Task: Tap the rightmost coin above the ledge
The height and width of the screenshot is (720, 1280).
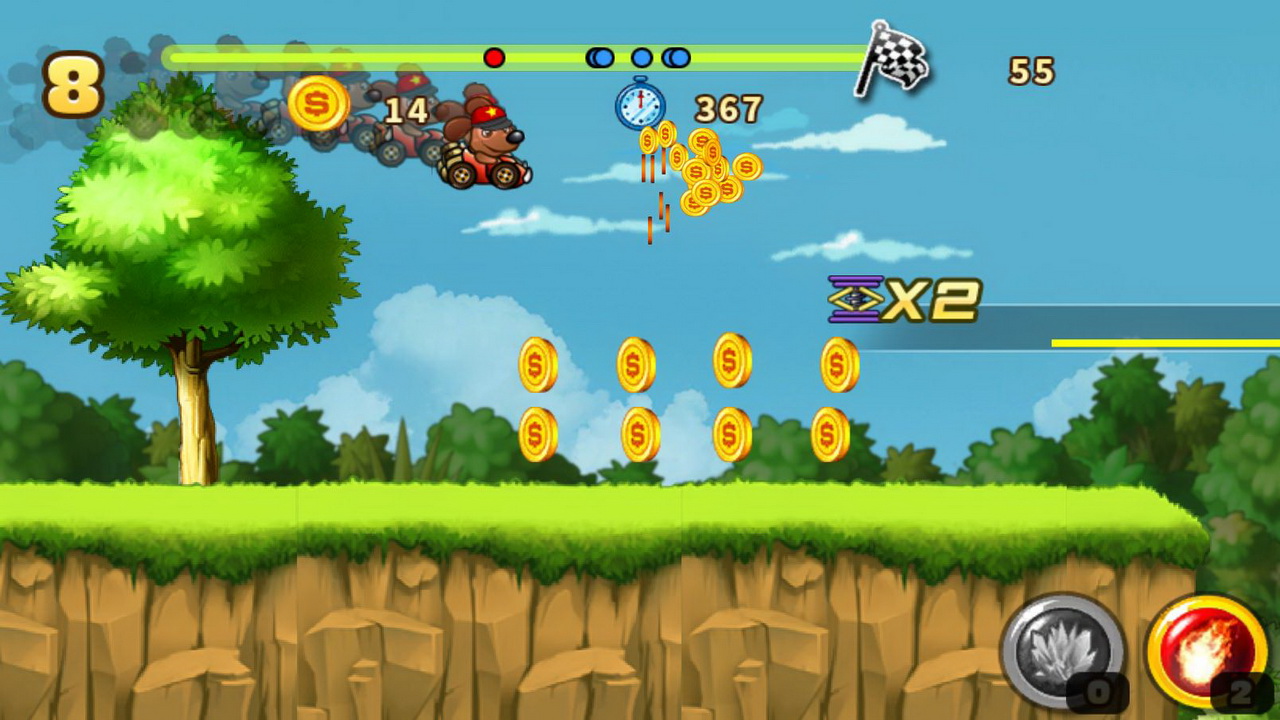Action: (837, 363)
